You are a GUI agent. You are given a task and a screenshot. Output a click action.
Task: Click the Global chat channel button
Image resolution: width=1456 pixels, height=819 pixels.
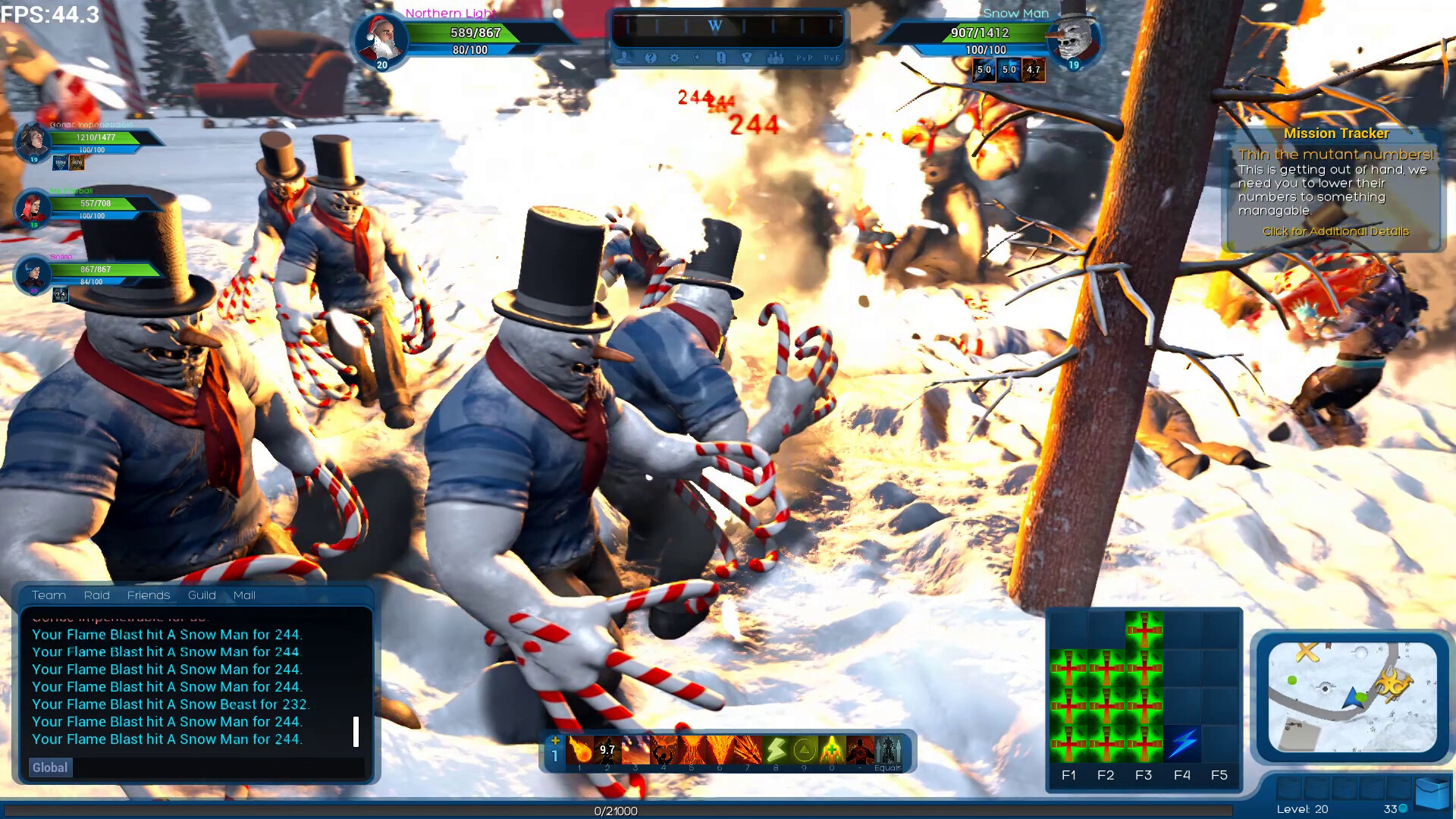(x=49, y=767)
